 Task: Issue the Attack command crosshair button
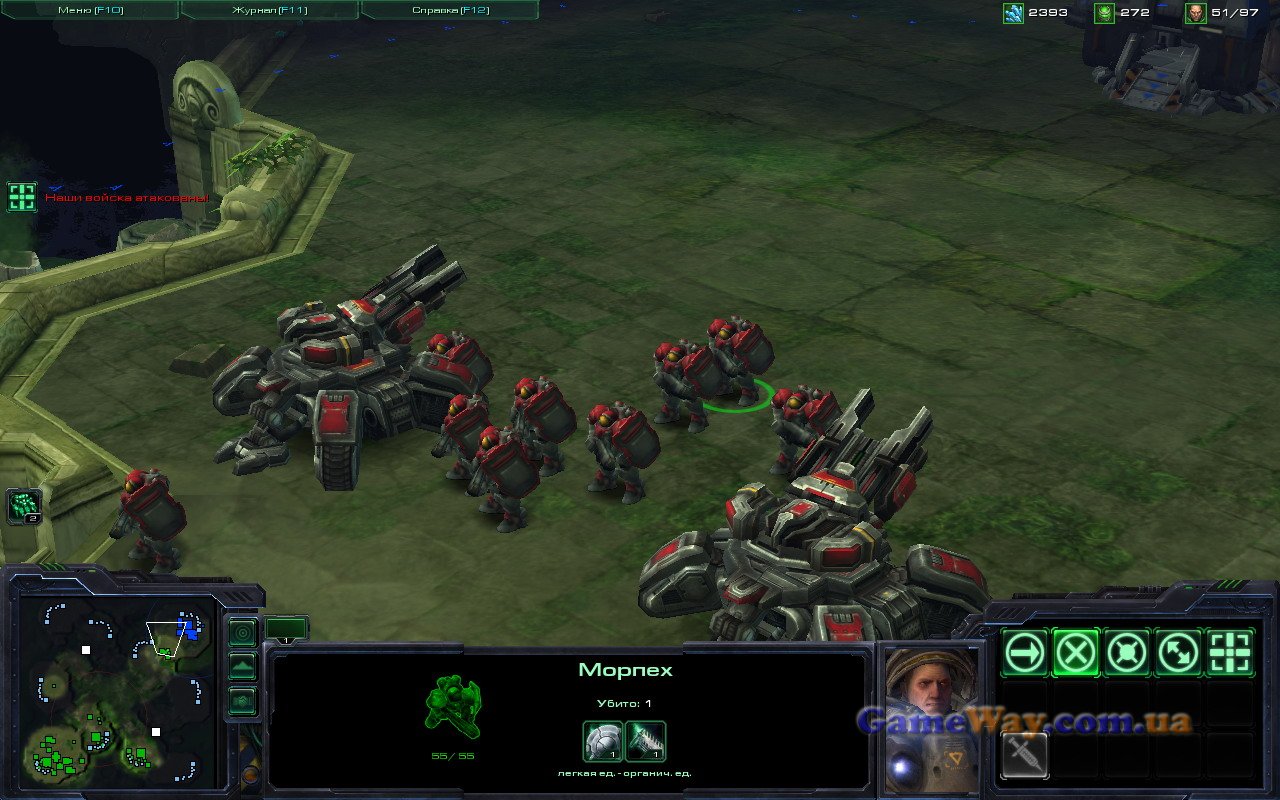pyautogui.click(x=1230, y=654)
